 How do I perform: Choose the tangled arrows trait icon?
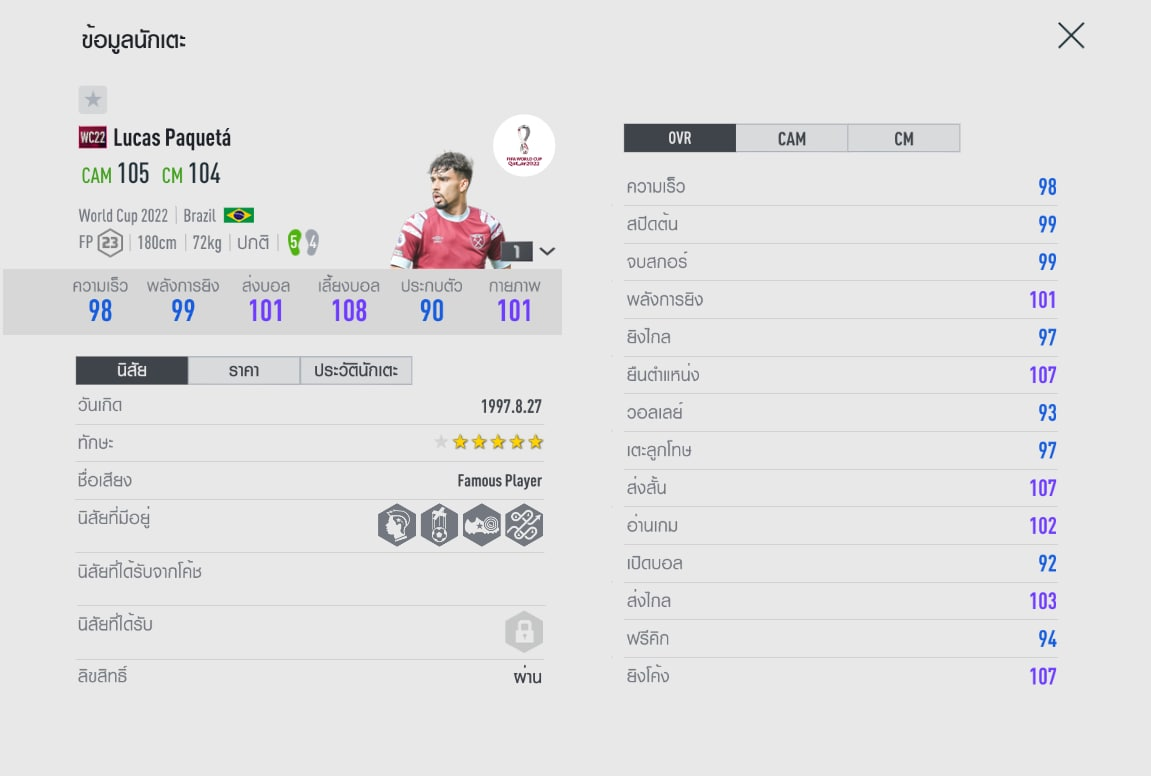tap(523, 524)
